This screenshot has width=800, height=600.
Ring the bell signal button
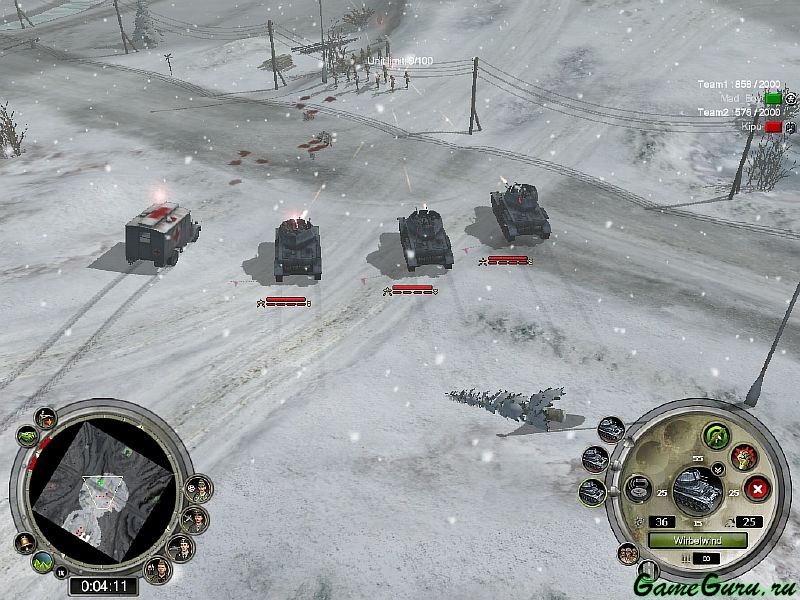[25, 543]
